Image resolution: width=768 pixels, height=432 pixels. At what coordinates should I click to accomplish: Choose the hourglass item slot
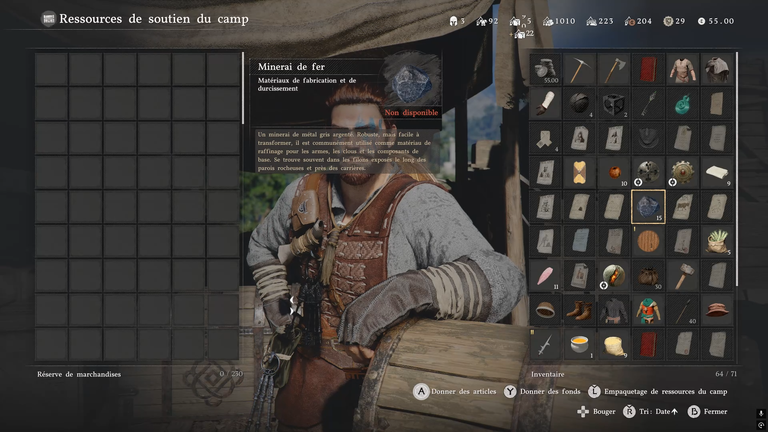(x=580, y=172)
